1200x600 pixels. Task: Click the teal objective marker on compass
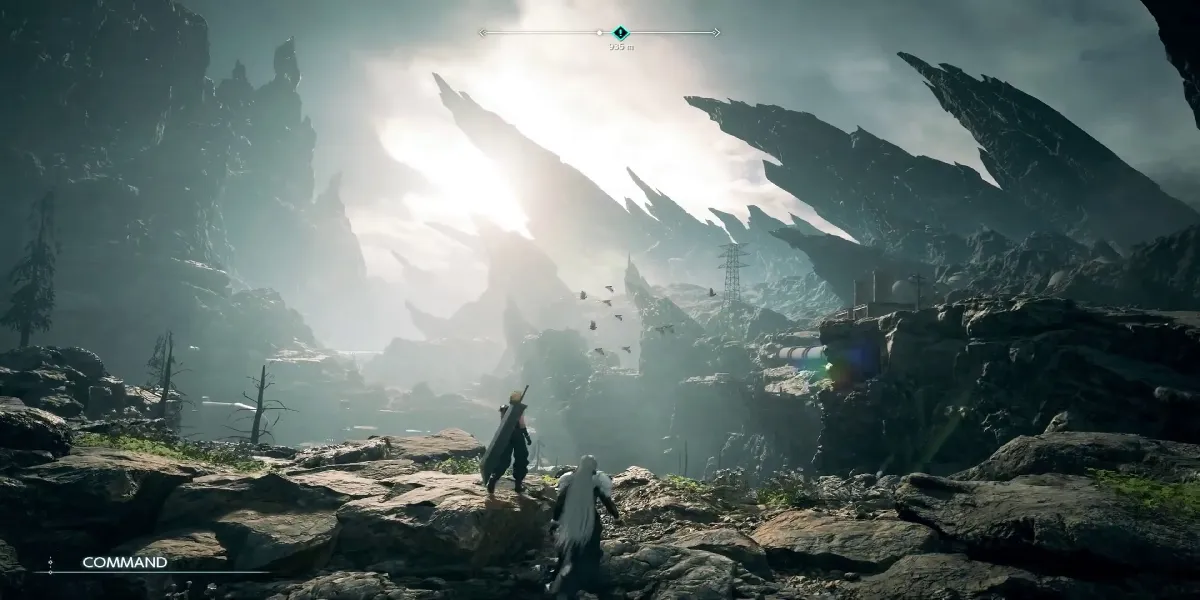pyautogui.click(x=620, y=33)
